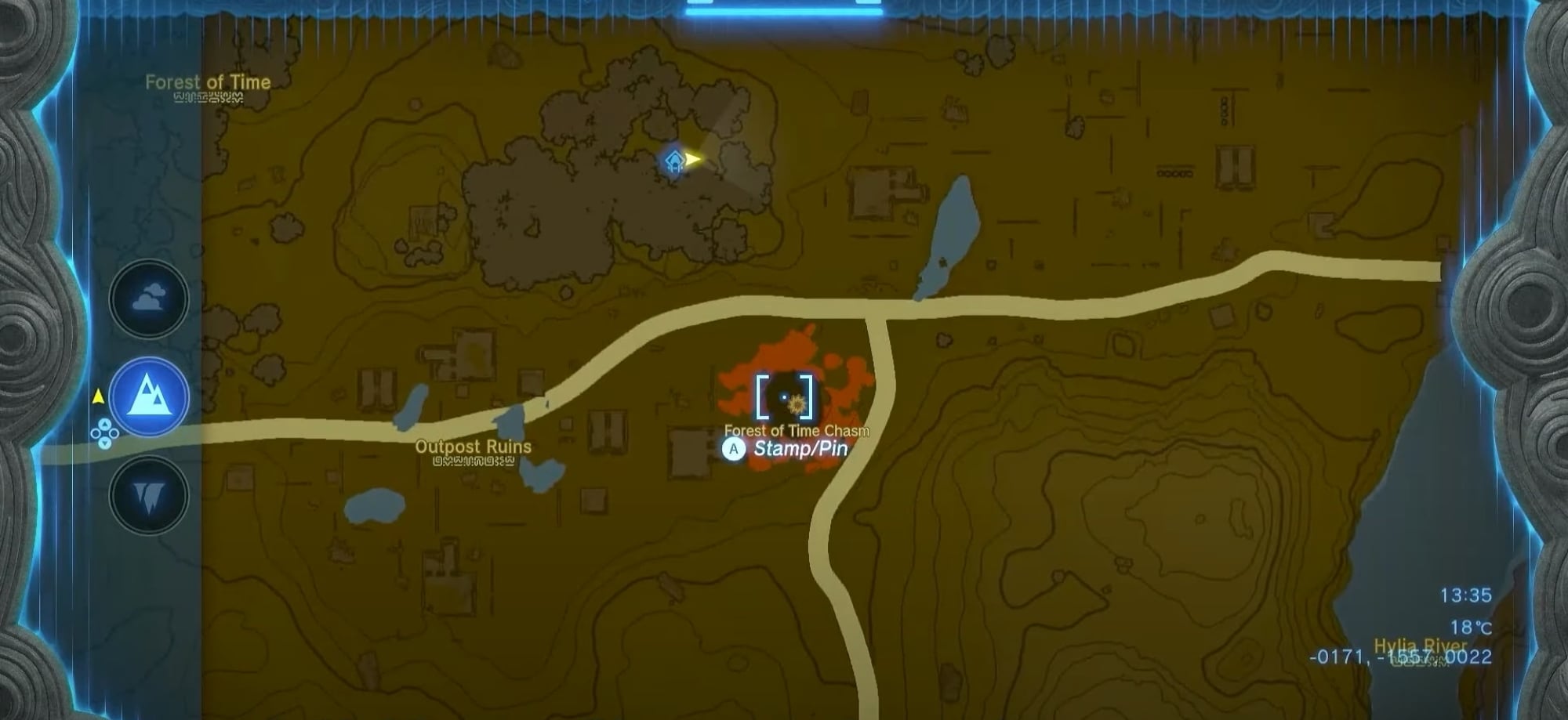This screenshot has width=1568, height=720.
Task: Click the Forest of Time location label
Action: (208, 81)
